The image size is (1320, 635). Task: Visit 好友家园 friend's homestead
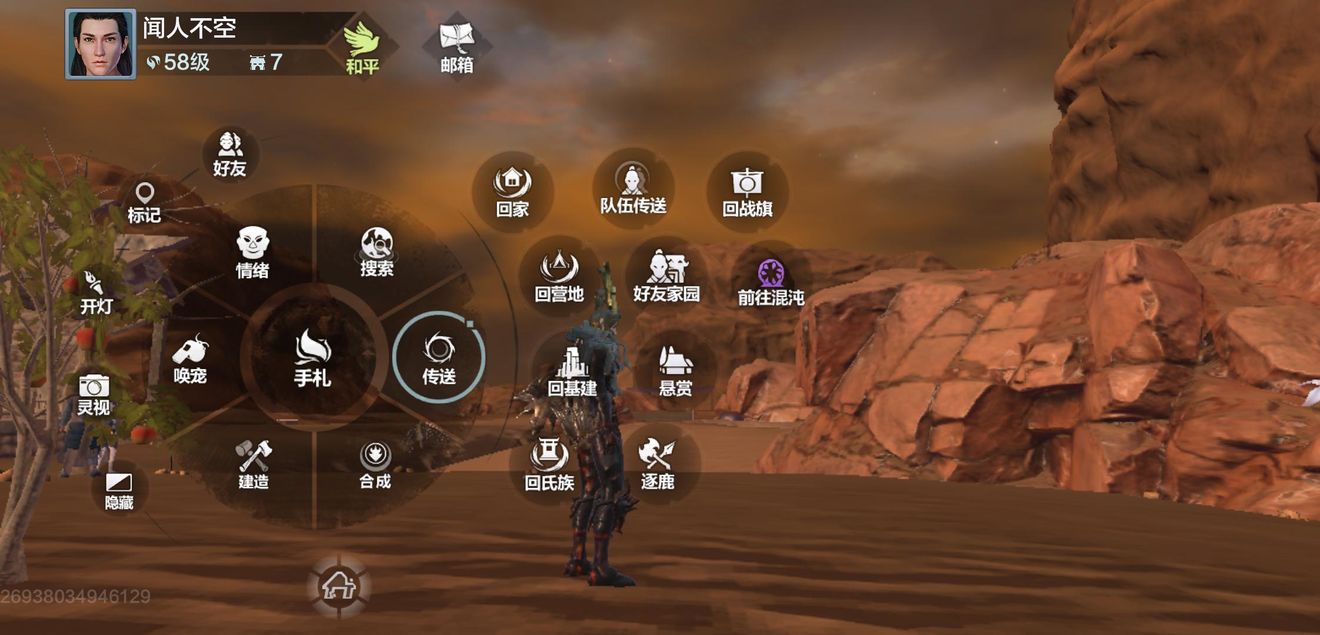click(666, 277)
